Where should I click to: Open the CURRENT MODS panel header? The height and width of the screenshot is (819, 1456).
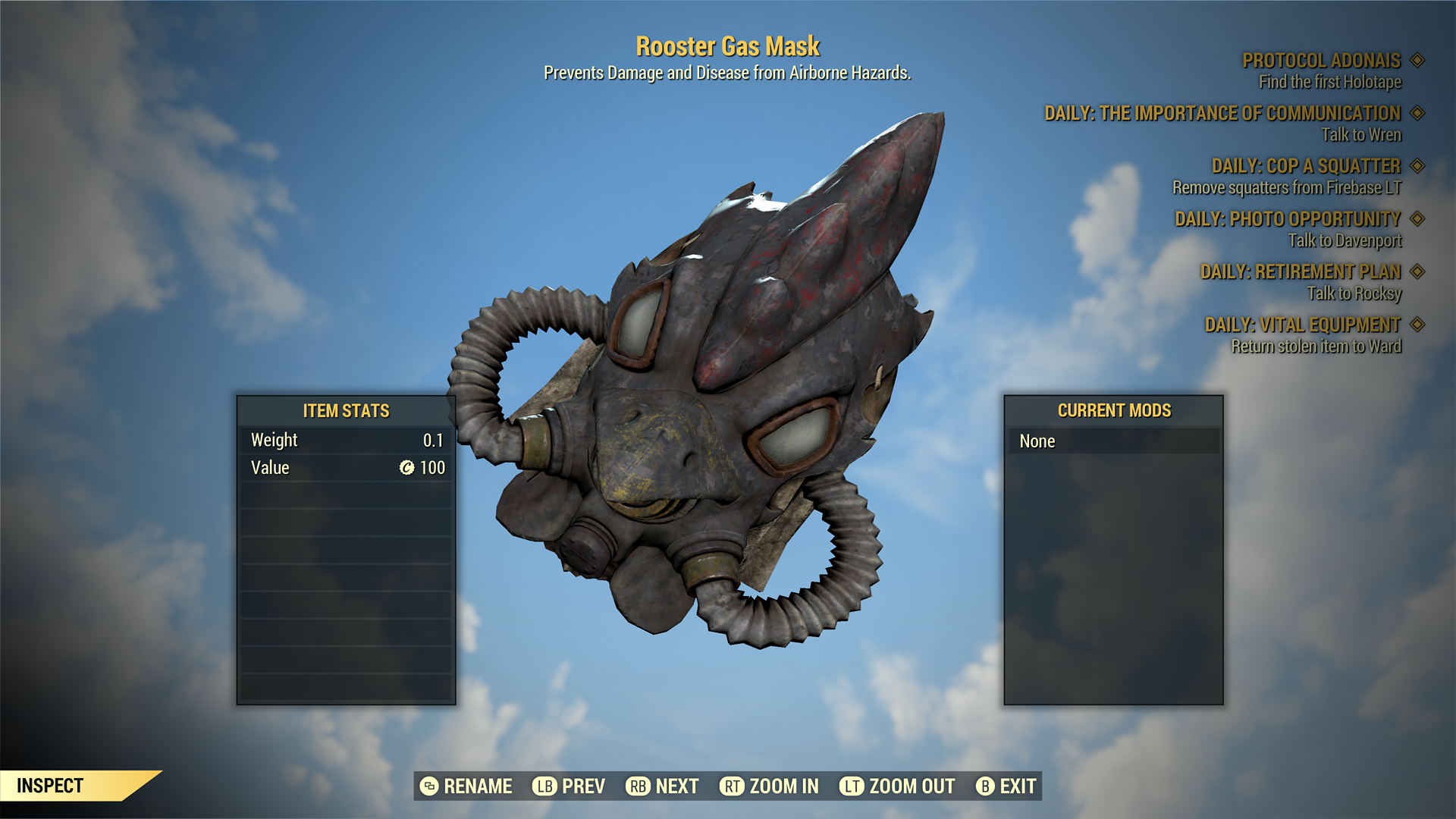1115,410
